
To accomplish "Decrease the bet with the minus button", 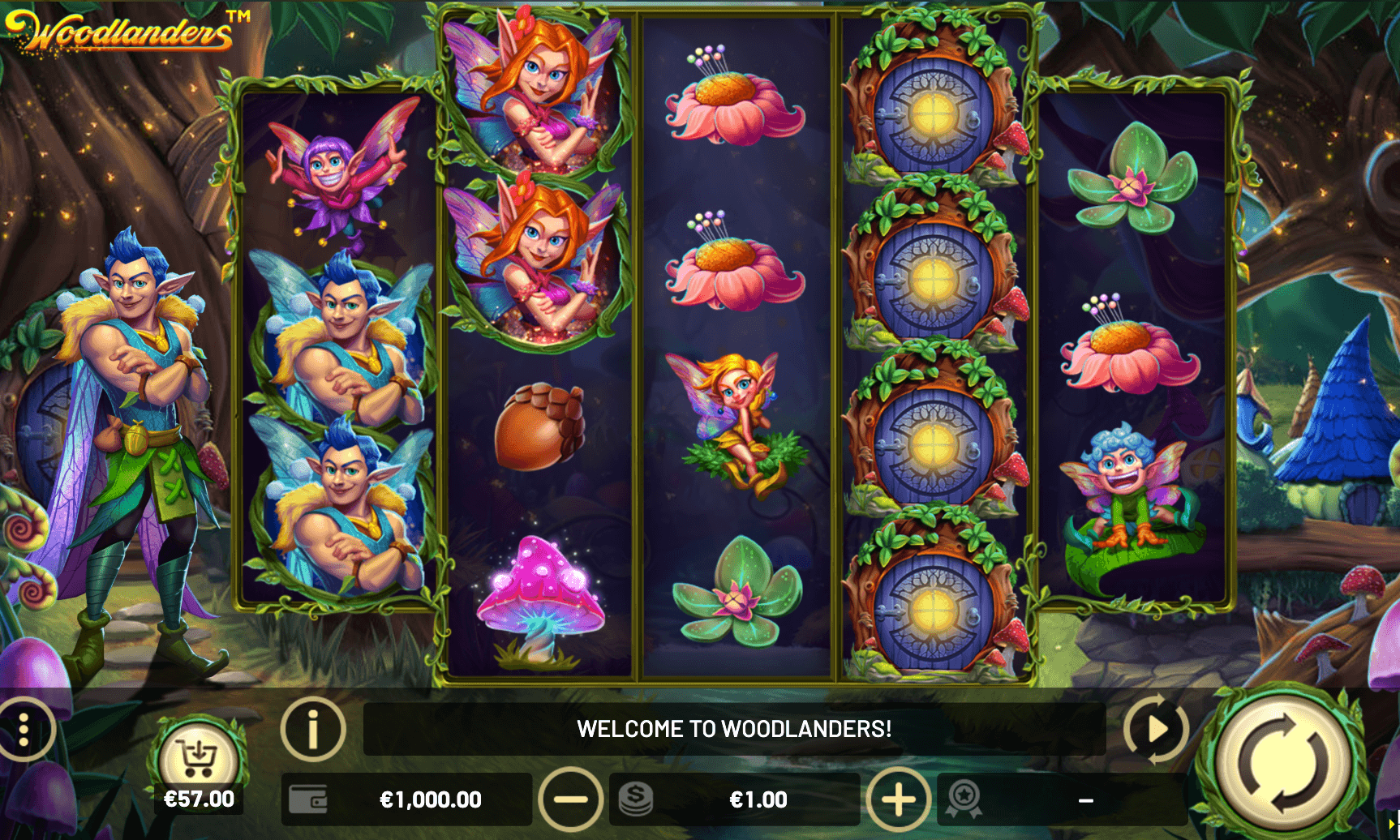I will point(571,799).
